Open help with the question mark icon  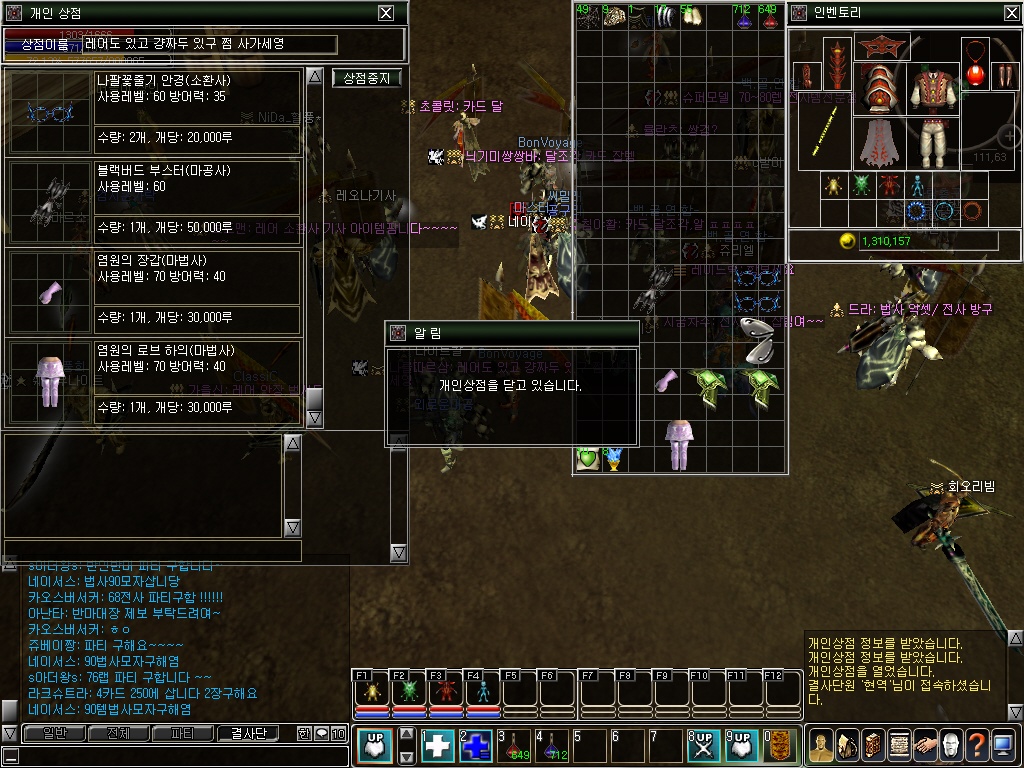(976, 745)
